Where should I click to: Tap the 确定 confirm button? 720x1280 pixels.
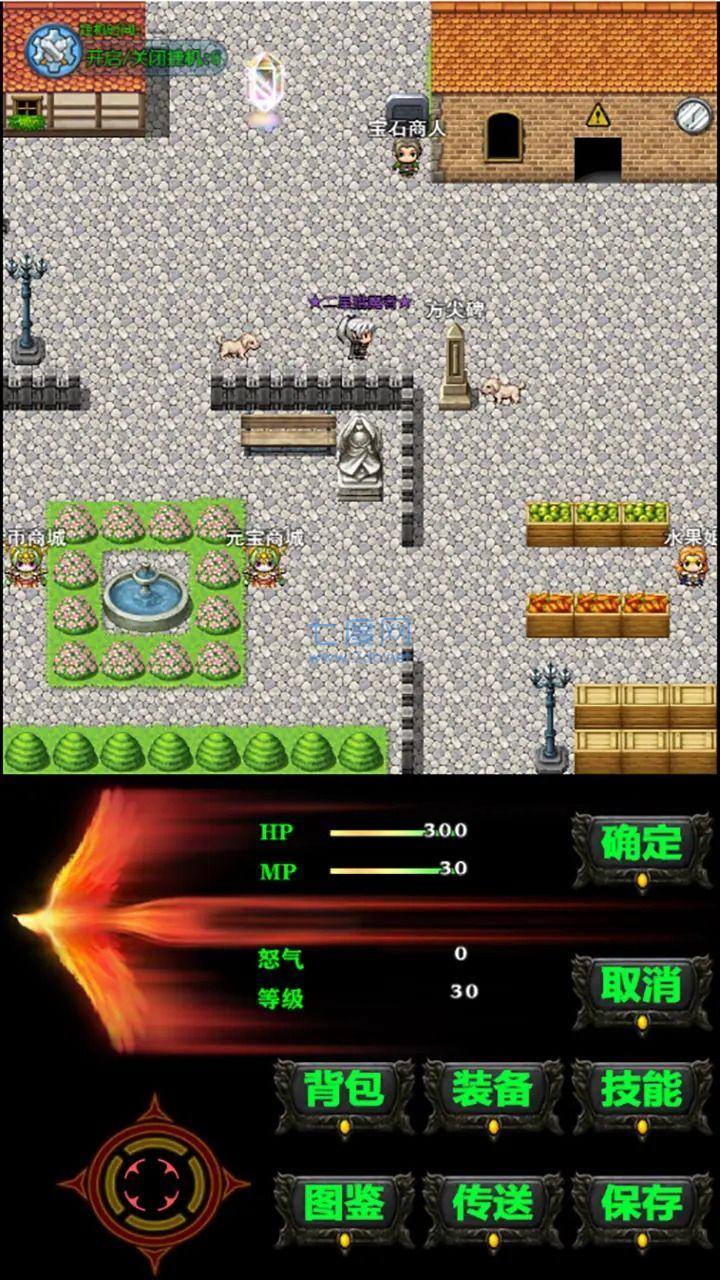pyautogui.click(x=641, y=845)
